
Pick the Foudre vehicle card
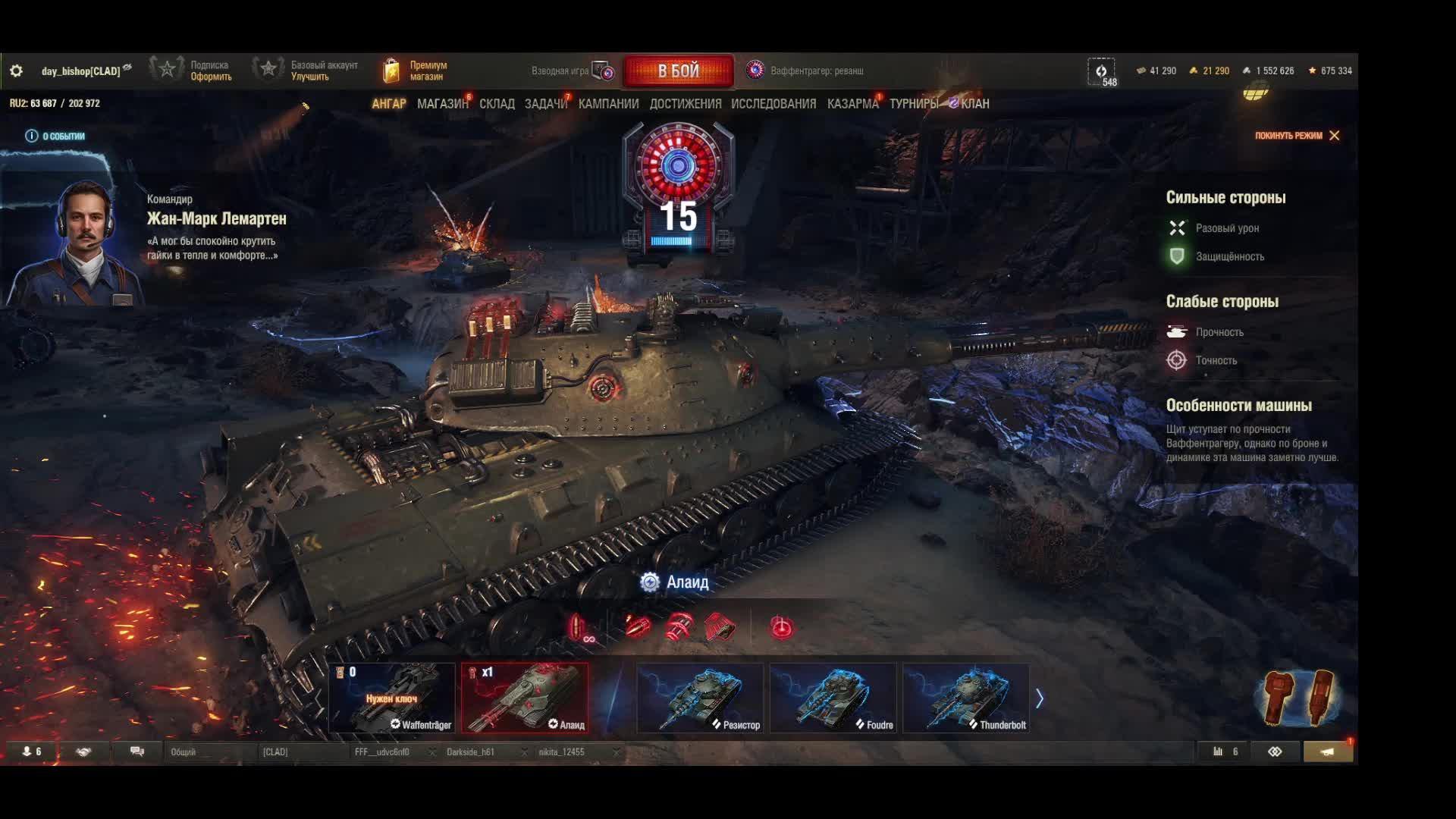pyautogui.click(x=833, y=698)
